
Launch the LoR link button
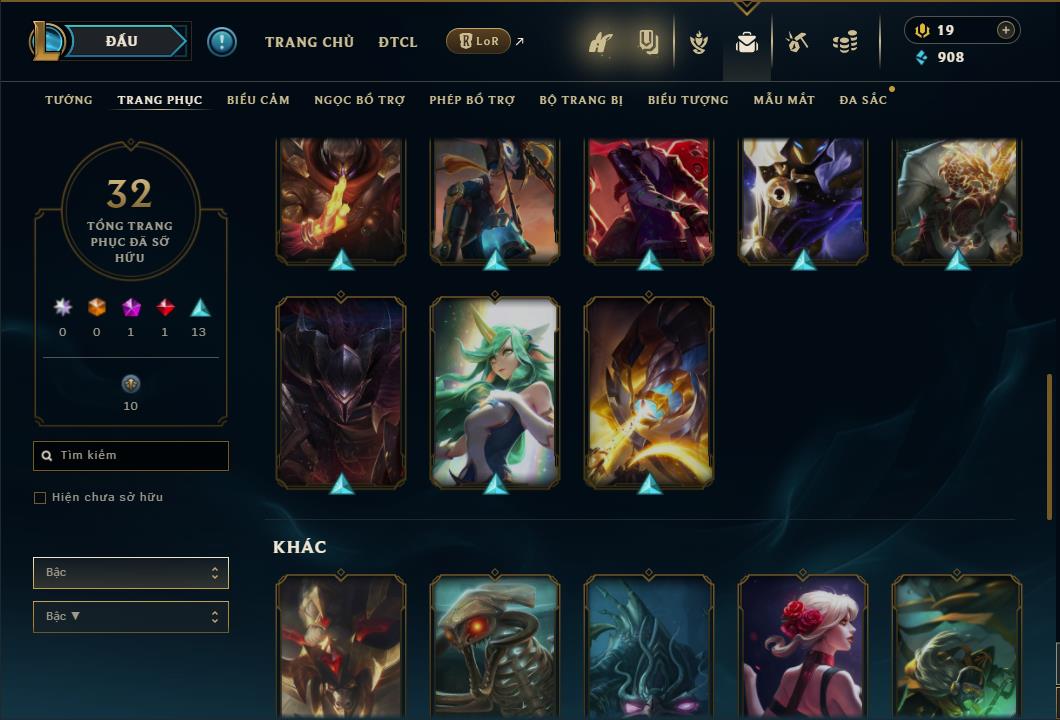coord(479,41)
